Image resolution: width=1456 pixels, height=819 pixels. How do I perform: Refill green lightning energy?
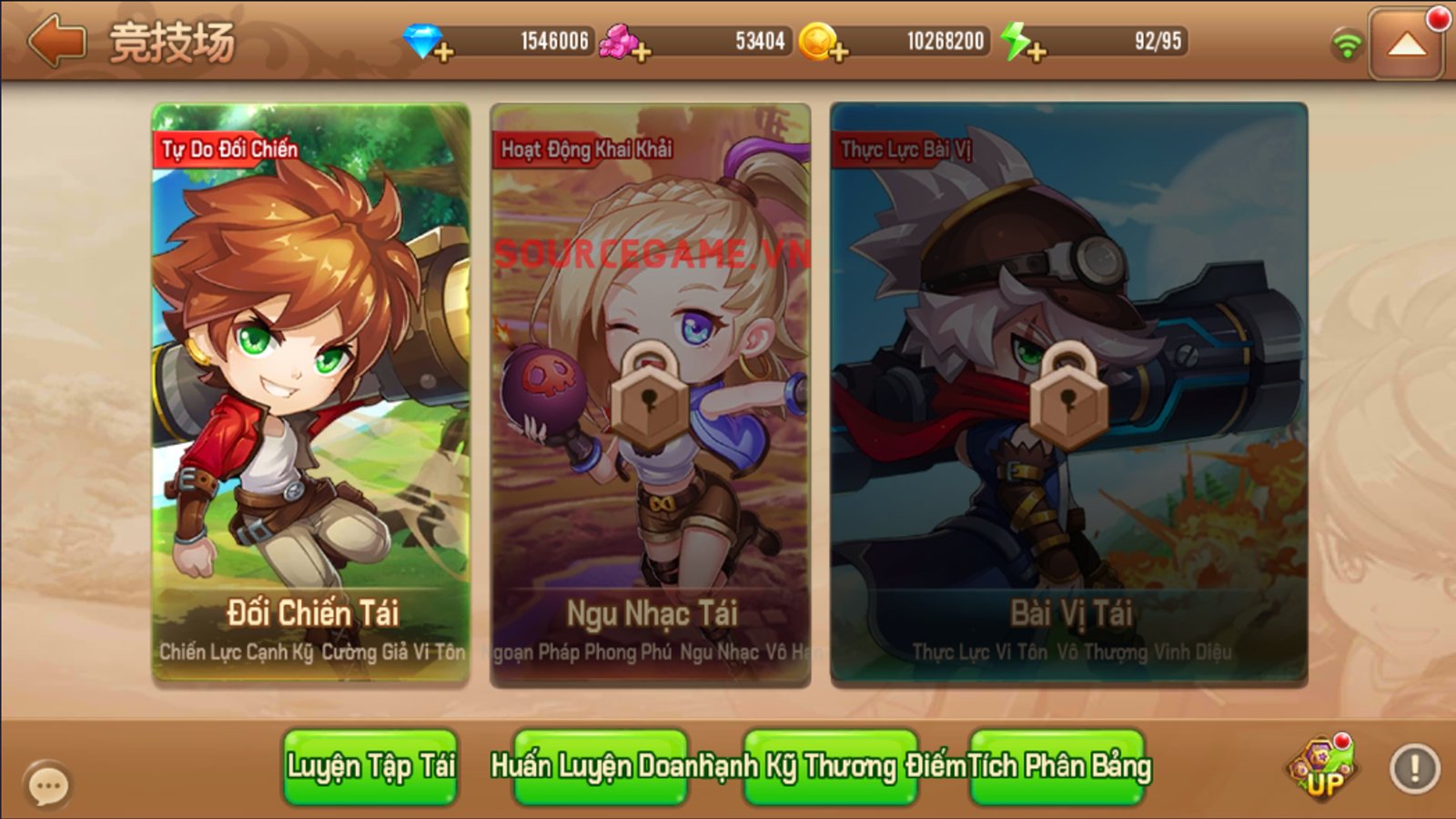point(1036,52)
